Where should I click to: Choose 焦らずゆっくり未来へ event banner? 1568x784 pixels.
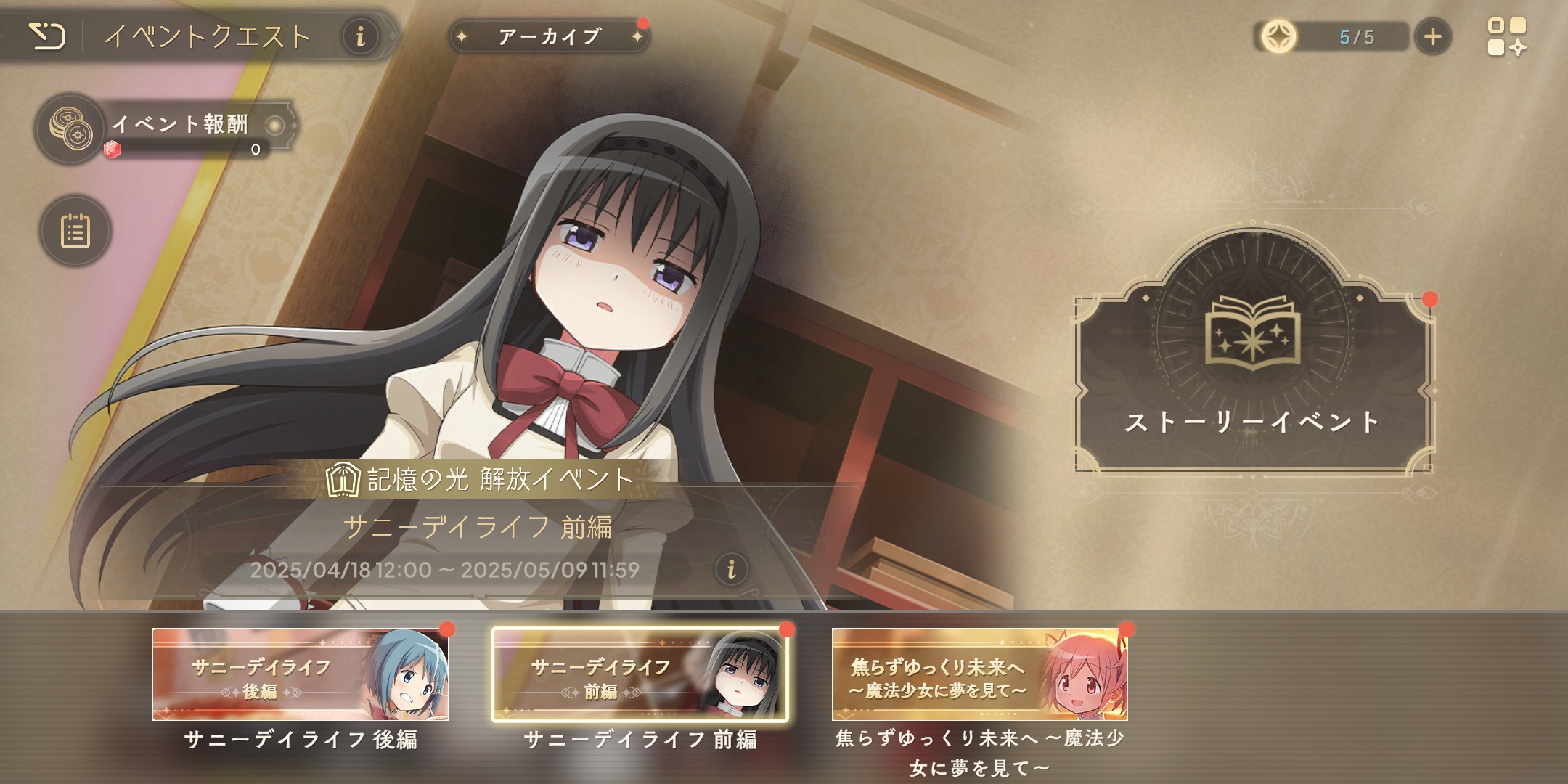979,674
